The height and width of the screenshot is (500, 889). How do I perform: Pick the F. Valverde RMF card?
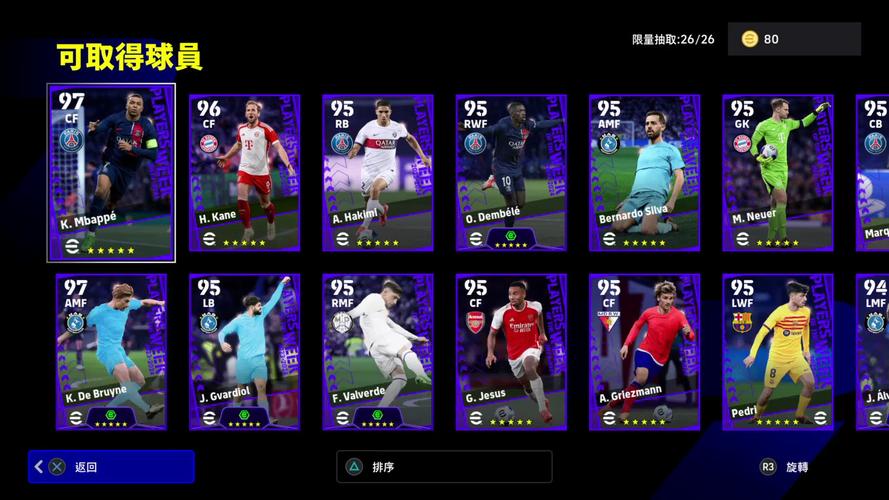click(x=377, y=352)
